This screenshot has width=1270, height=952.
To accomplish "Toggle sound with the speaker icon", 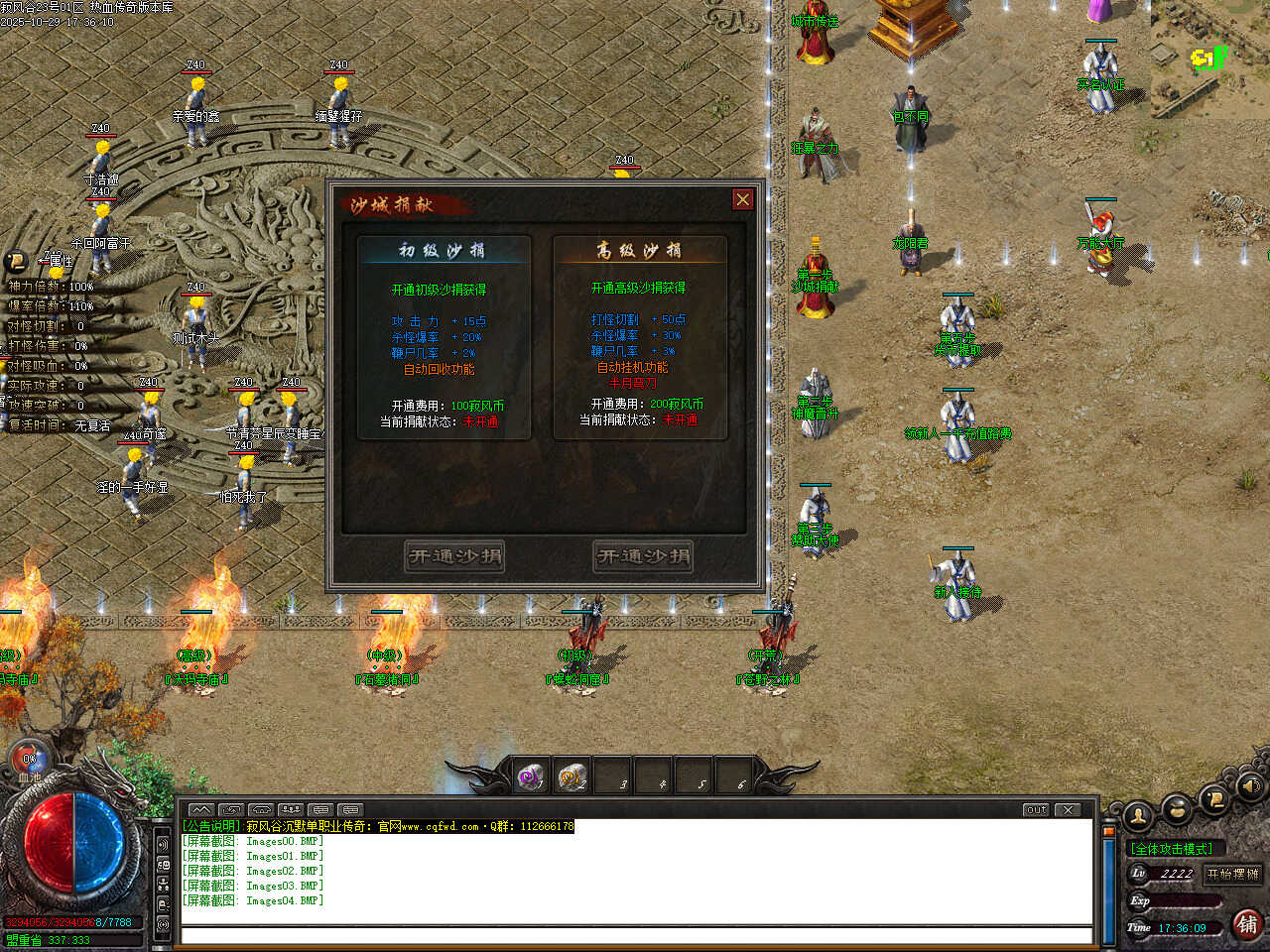I will [1249, 787].
